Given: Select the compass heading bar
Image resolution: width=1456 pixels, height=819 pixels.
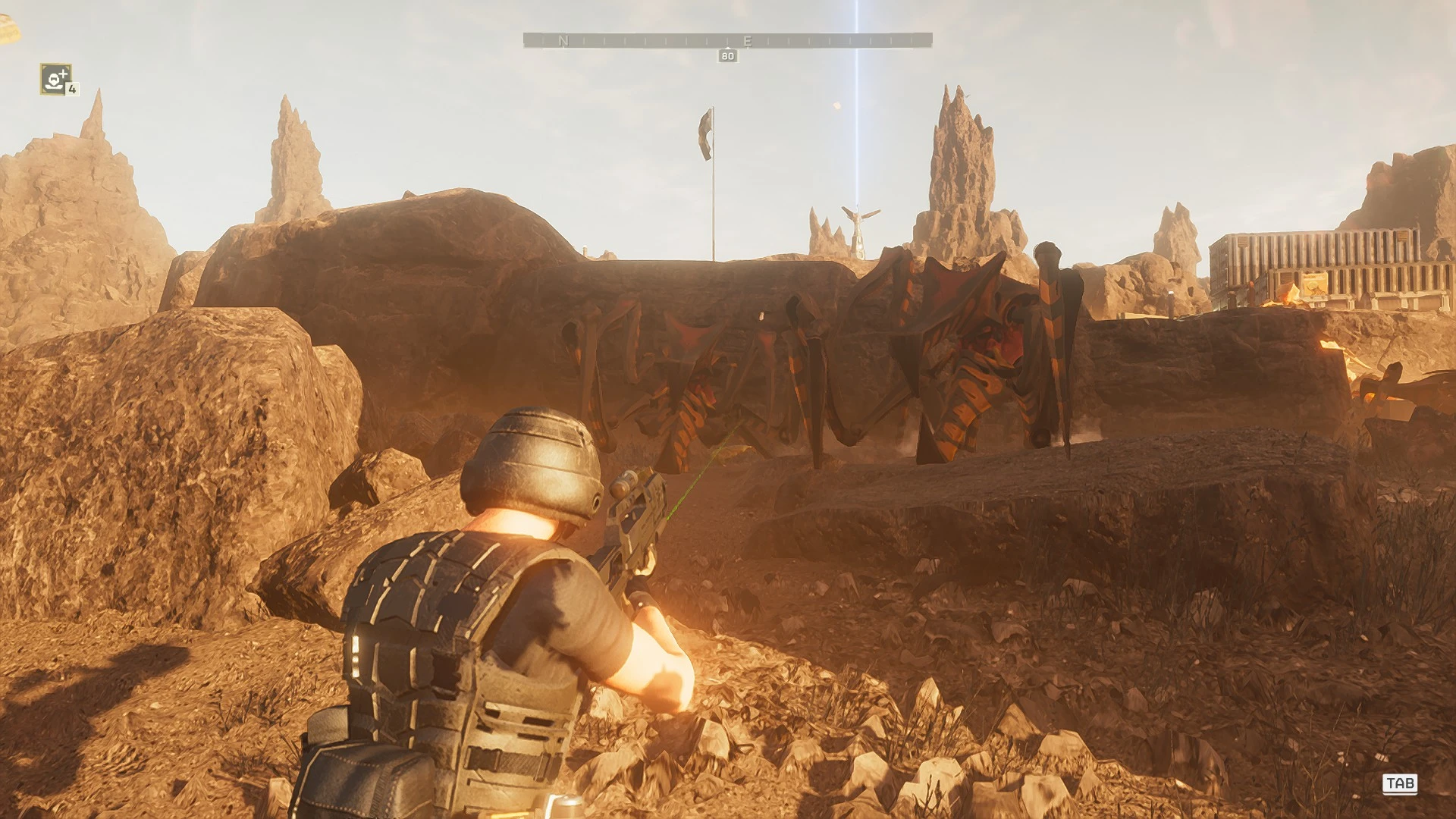Looking at the screenshot, I should tap(727, 40).
